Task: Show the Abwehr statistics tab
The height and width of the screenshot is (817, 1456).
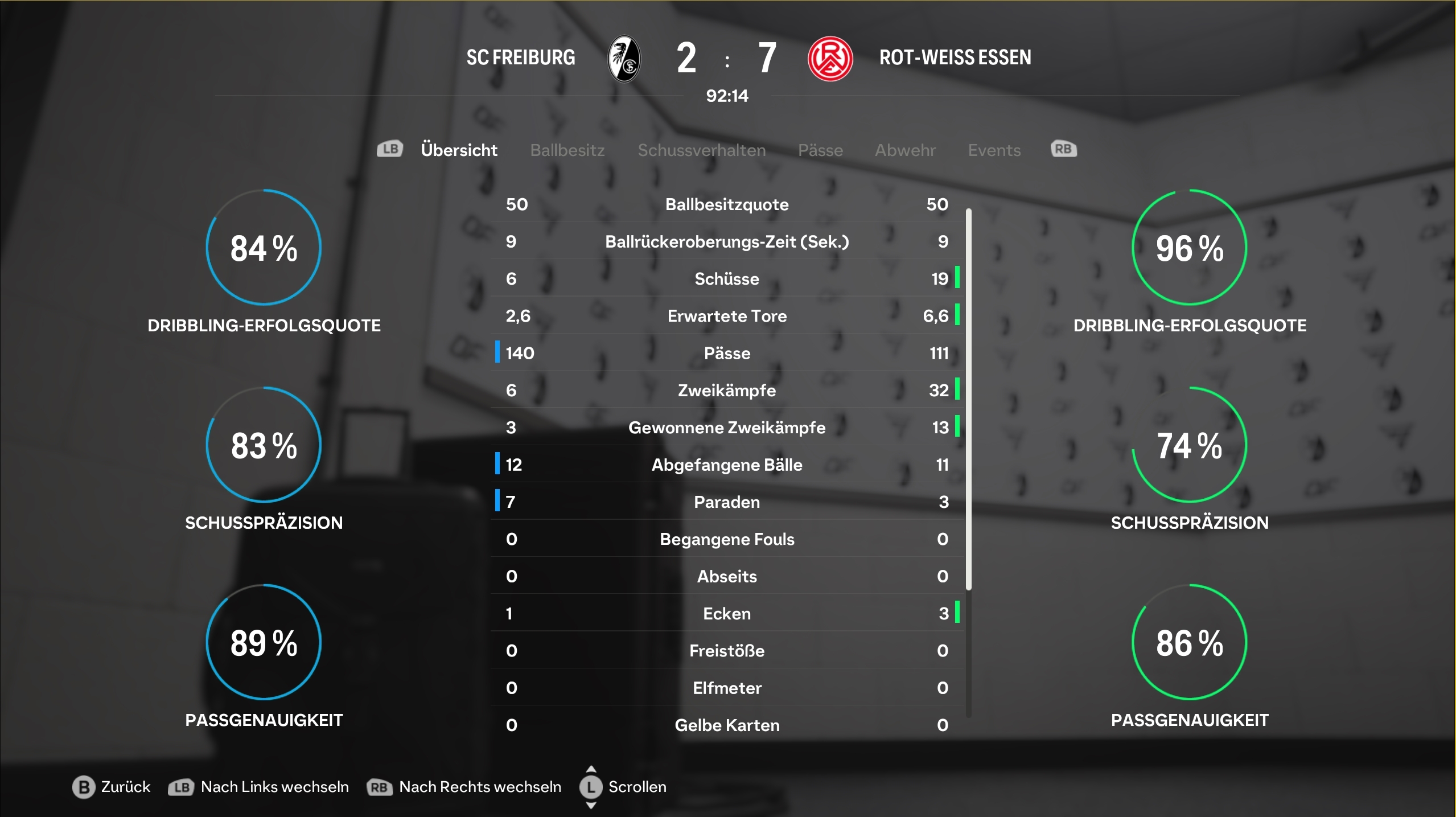Action: tap(905, 150)
